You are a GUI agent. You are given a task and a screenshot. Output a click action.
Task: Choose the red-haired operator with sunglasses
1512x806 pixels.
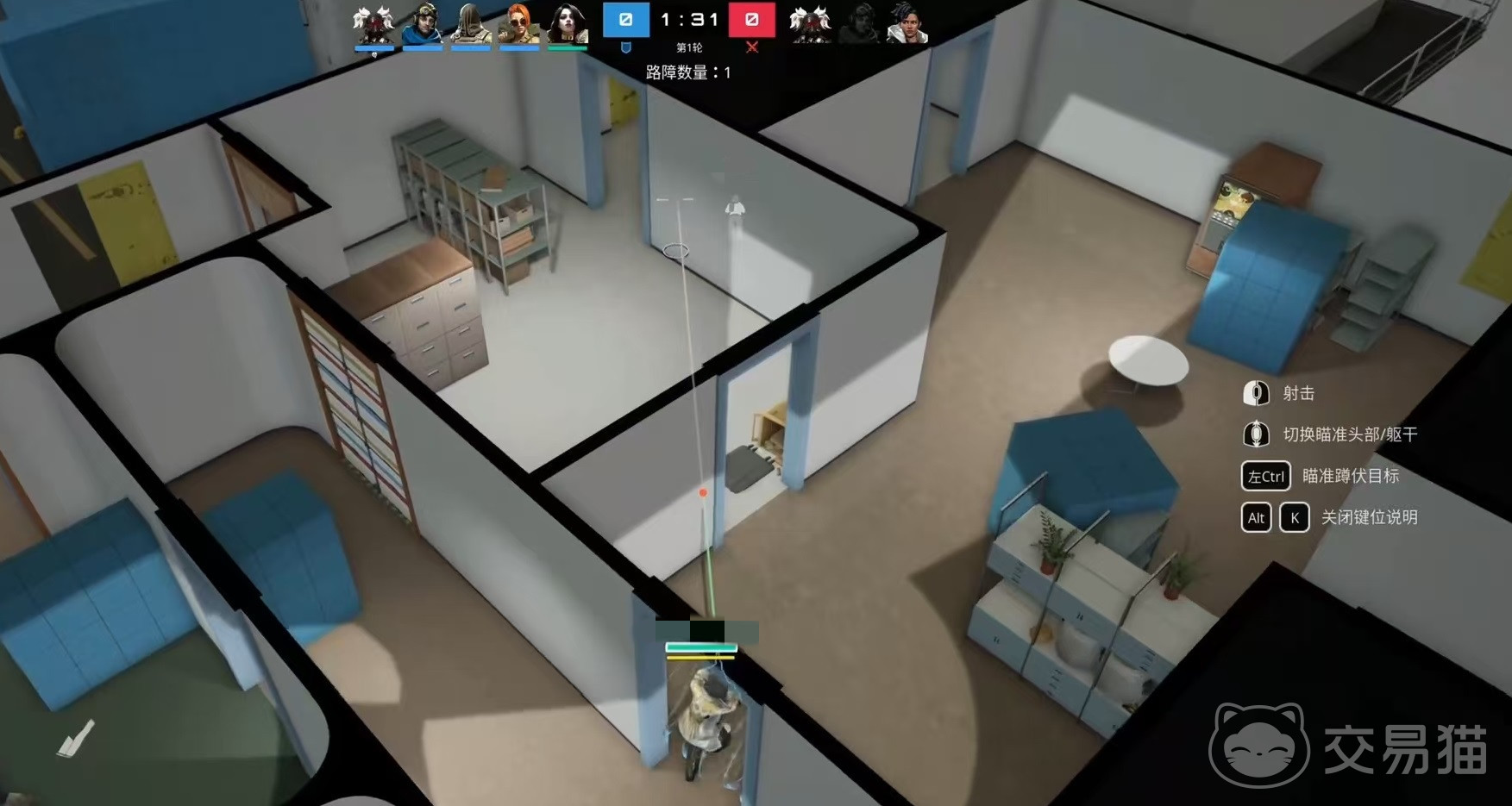coord(519,23)
